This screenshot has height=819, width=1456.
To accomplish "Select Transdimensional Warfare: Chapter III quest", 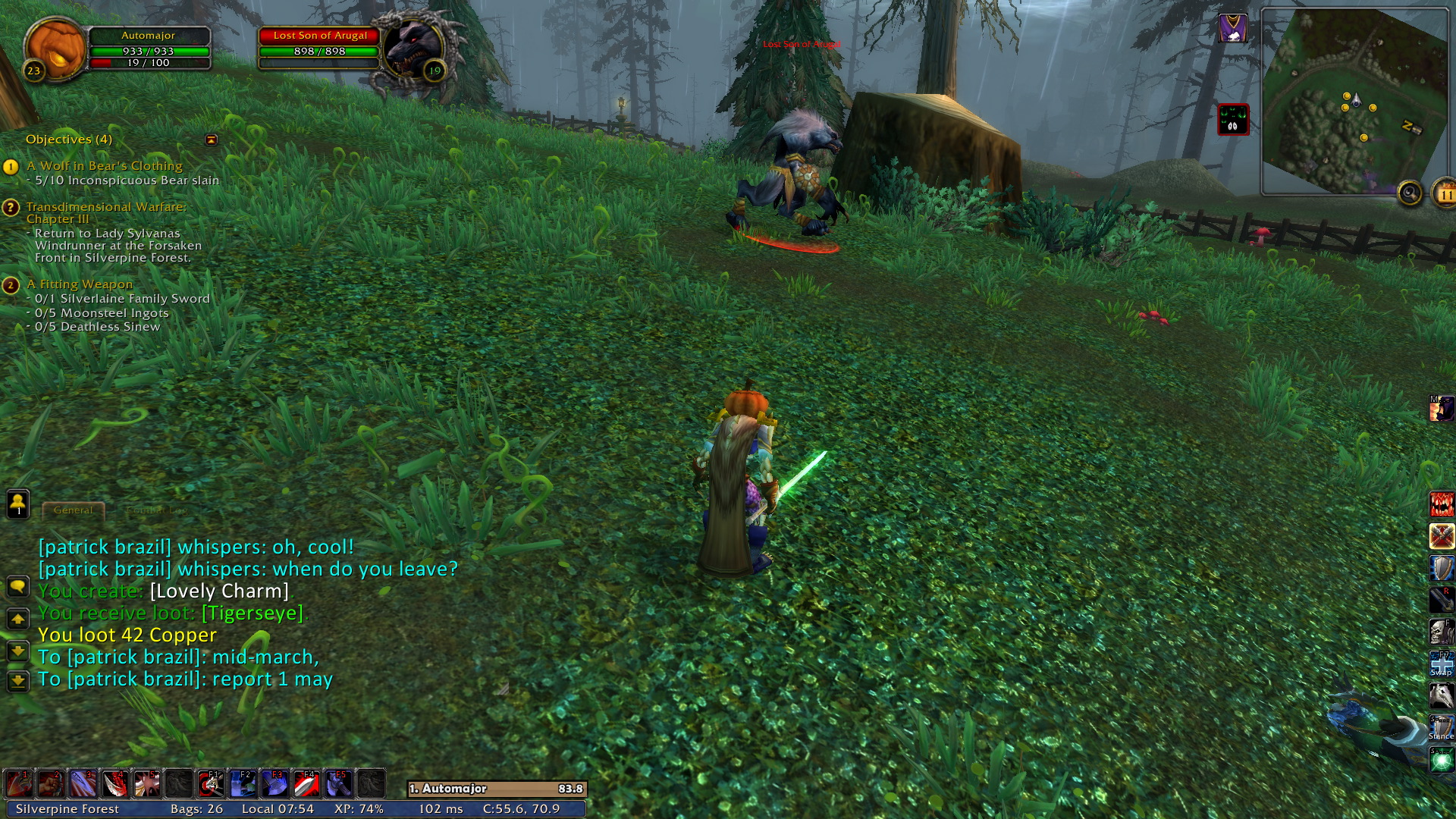I will click(x=105, y=212).
